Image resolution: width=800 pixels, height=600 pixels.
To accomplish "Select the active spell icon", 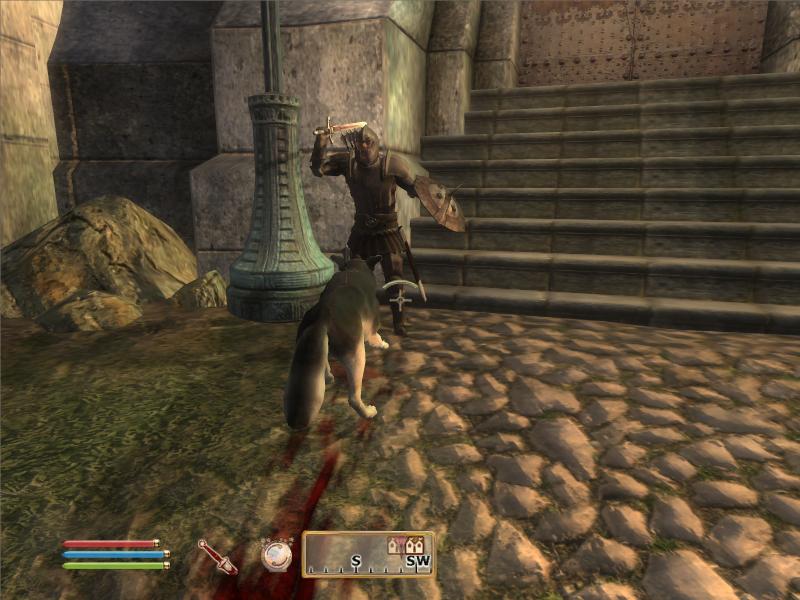I will (276, 554).
